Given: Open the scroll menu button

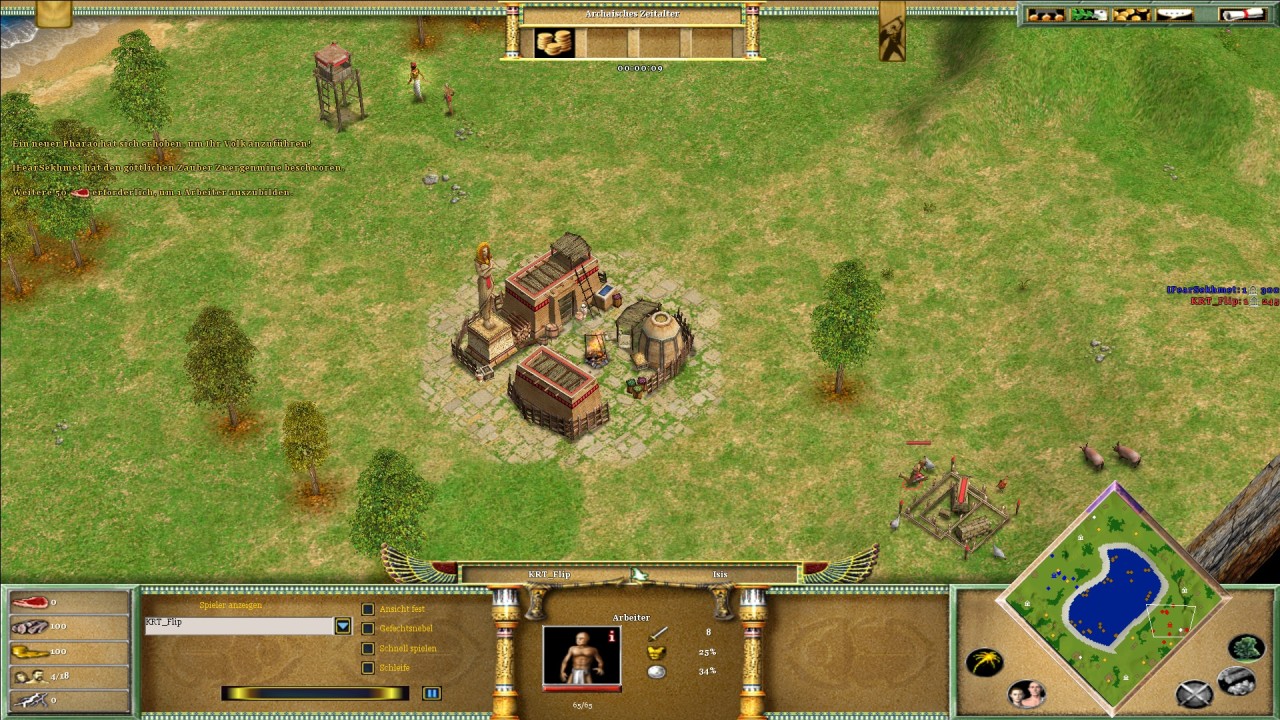Looking at the screenshot, I should (1241, 14).
